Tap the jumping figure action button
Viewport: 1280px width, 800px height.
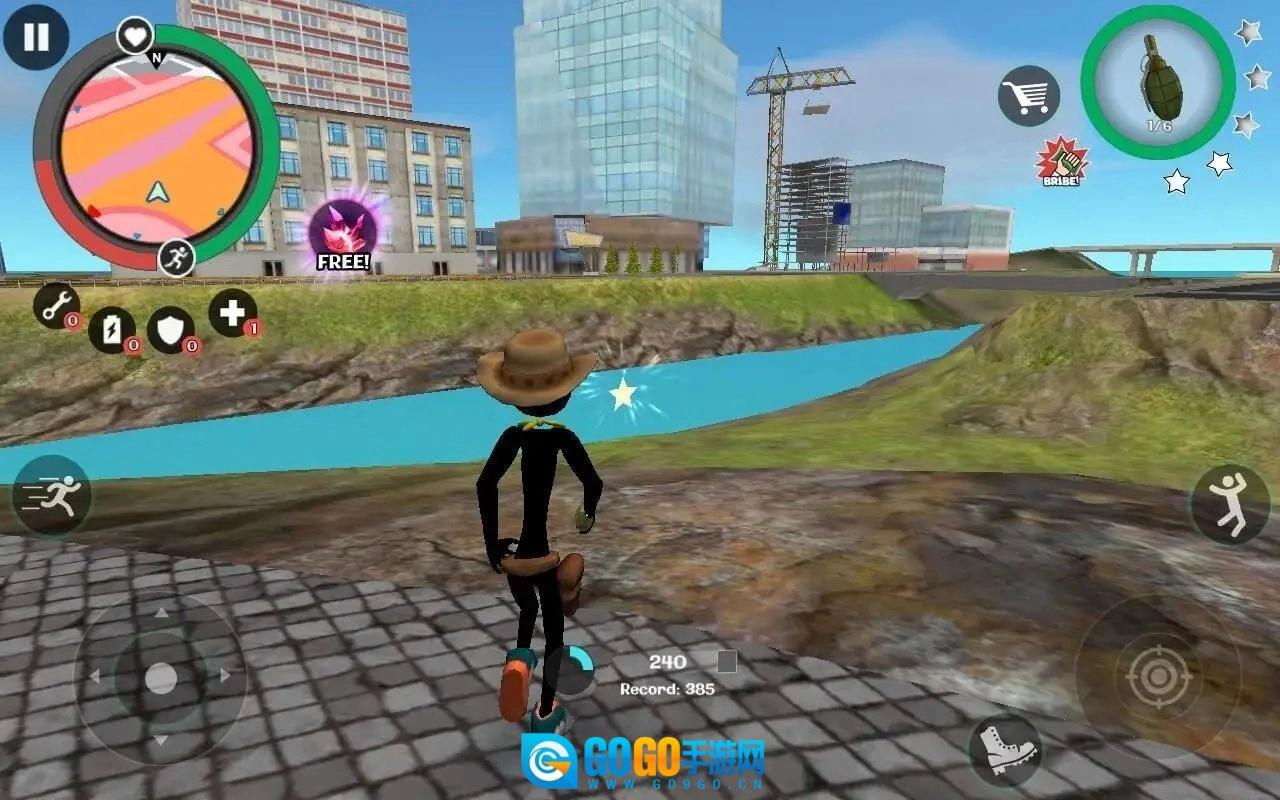pos(1229,504)
